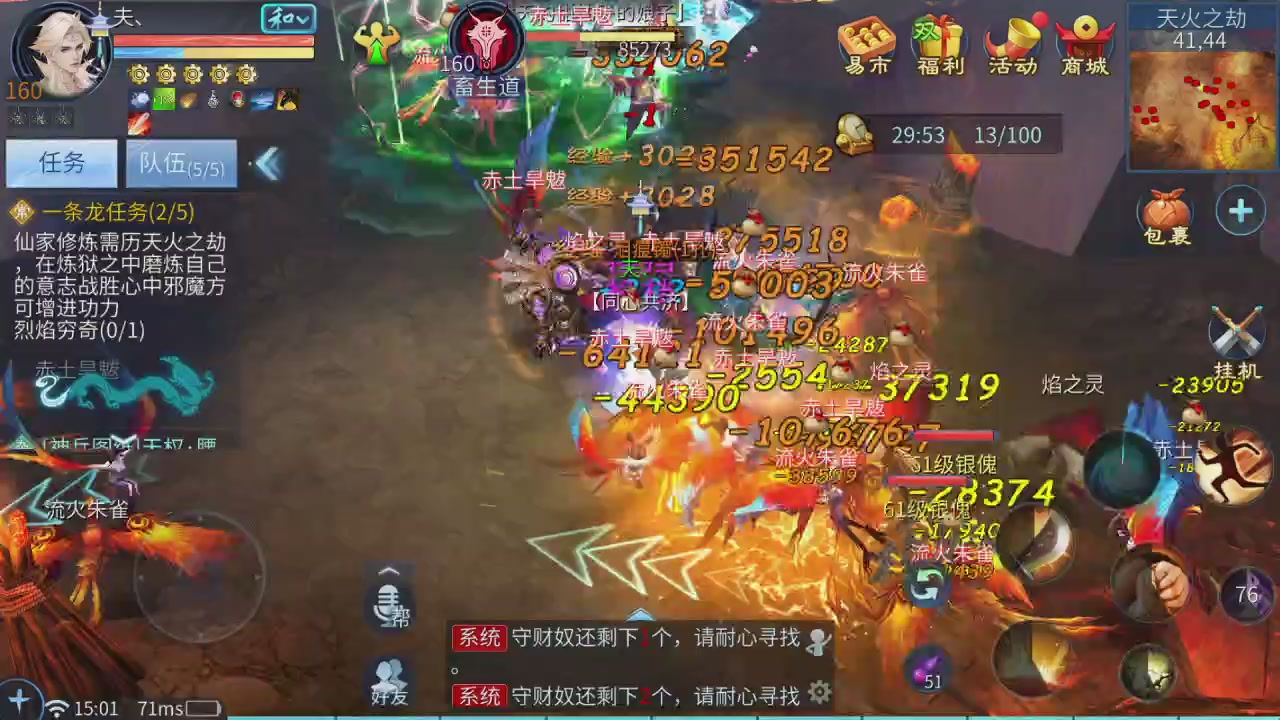Viewport: 1280px width, 720px height.
Task: Tap the plus button below the minimap
Action: pyautogui.click(x=1240, y=211)
